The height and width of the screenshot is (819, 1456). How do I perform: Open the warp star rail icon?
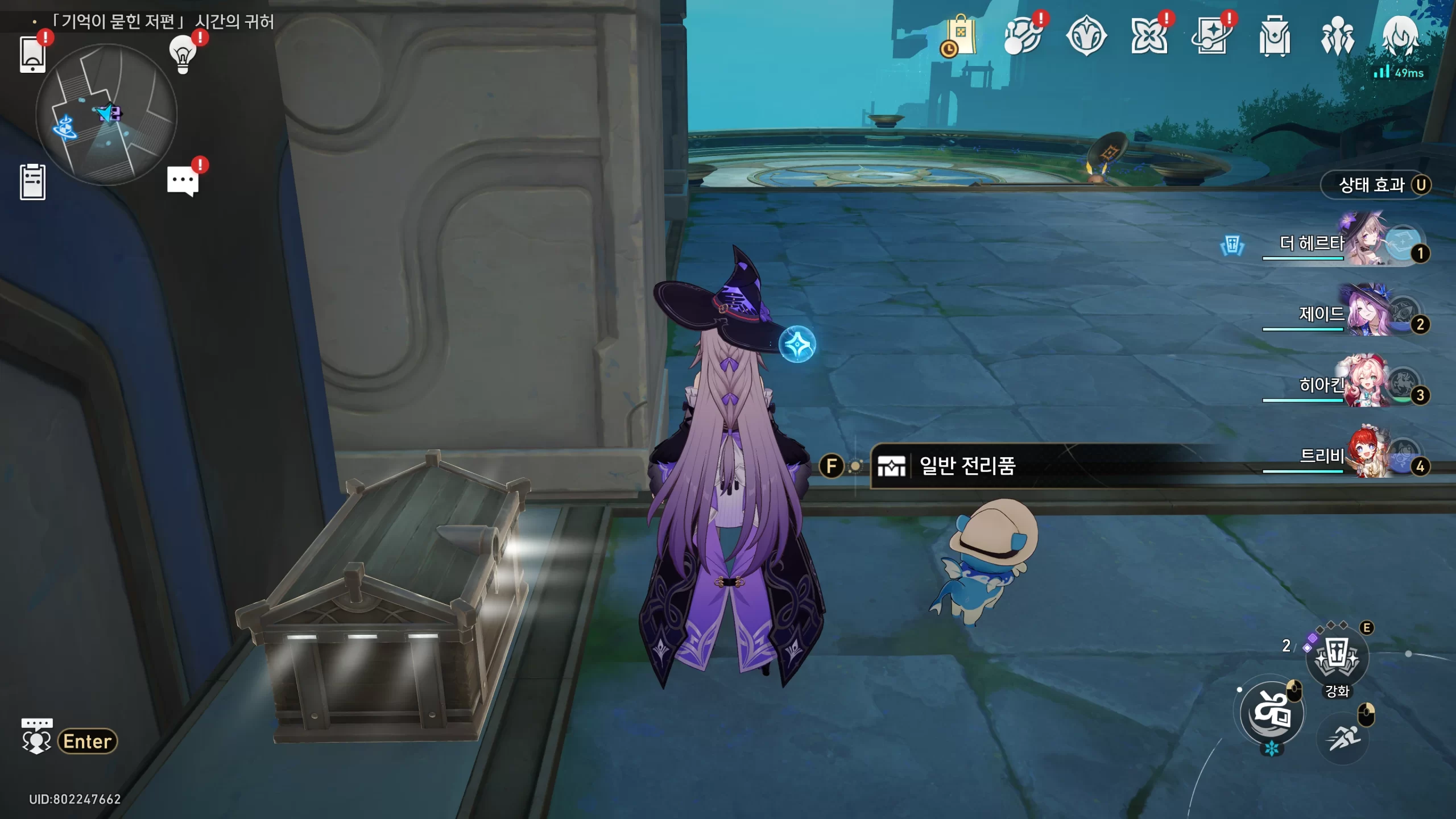click(1211, 36)
